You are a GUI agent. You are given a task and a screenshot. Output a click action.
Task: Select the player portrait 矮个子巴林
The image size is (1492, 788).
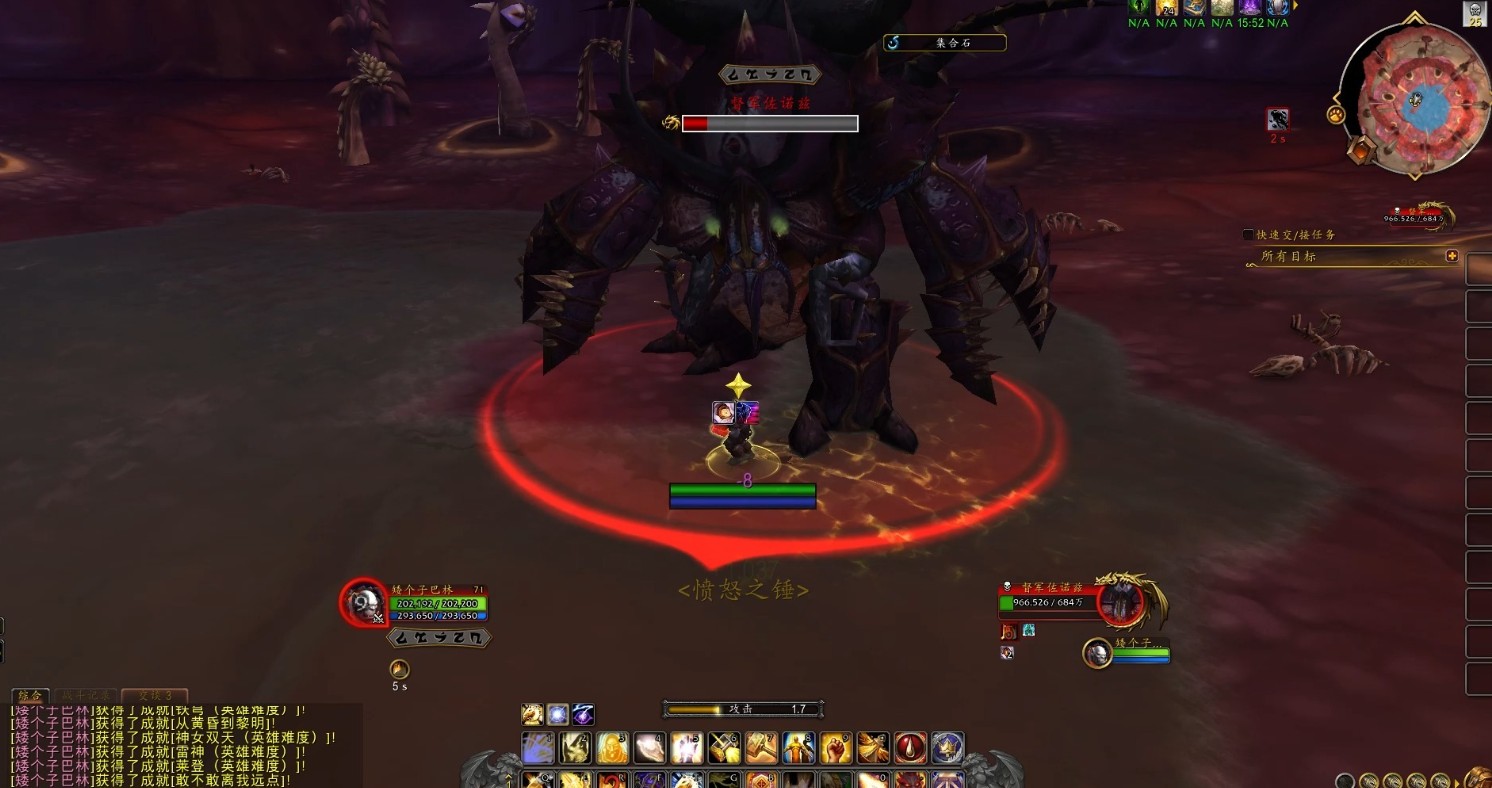click(364, 603)
